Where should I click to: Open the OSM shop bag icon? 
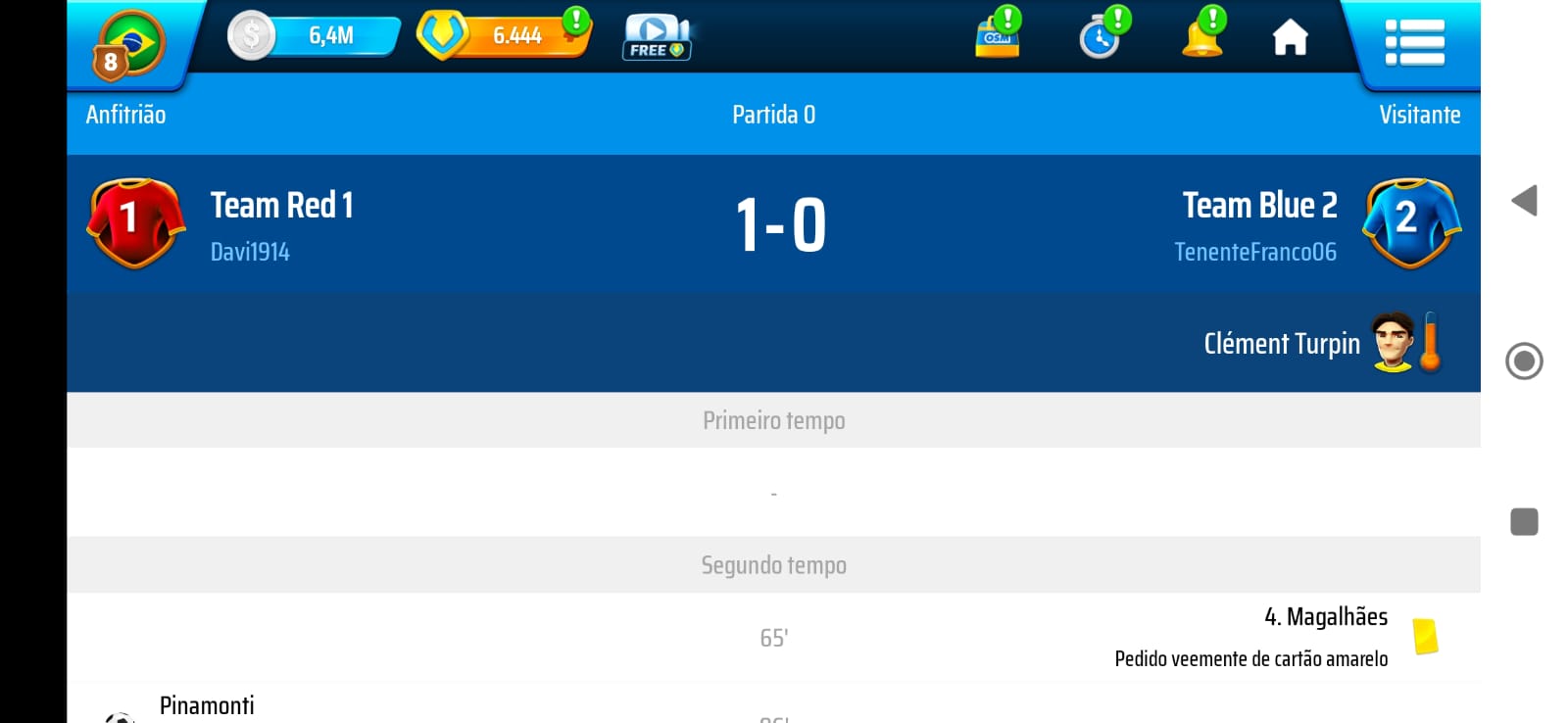pyautogui.click(x=998, y=36)
